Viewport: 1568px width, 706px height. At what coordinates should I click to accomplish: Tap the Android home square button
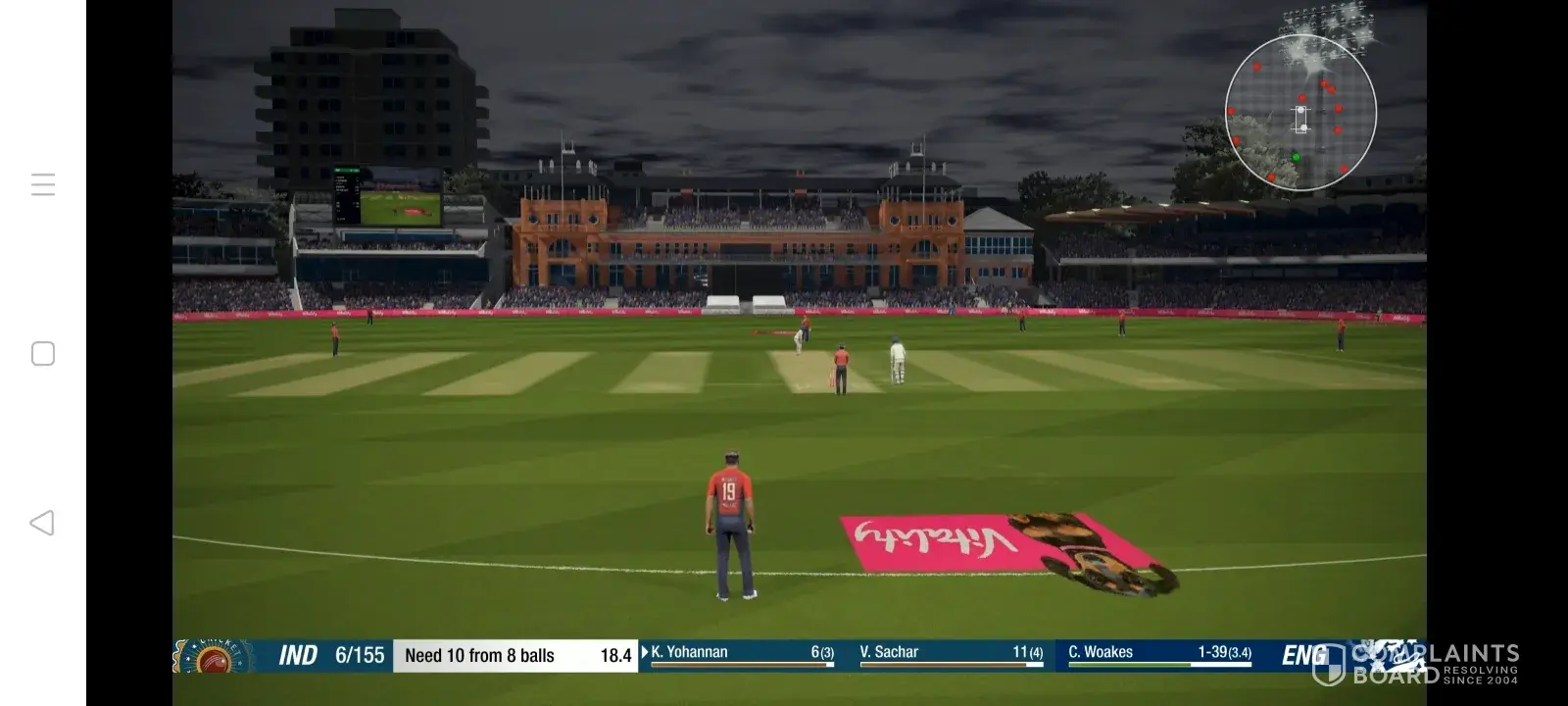[43, 354]
